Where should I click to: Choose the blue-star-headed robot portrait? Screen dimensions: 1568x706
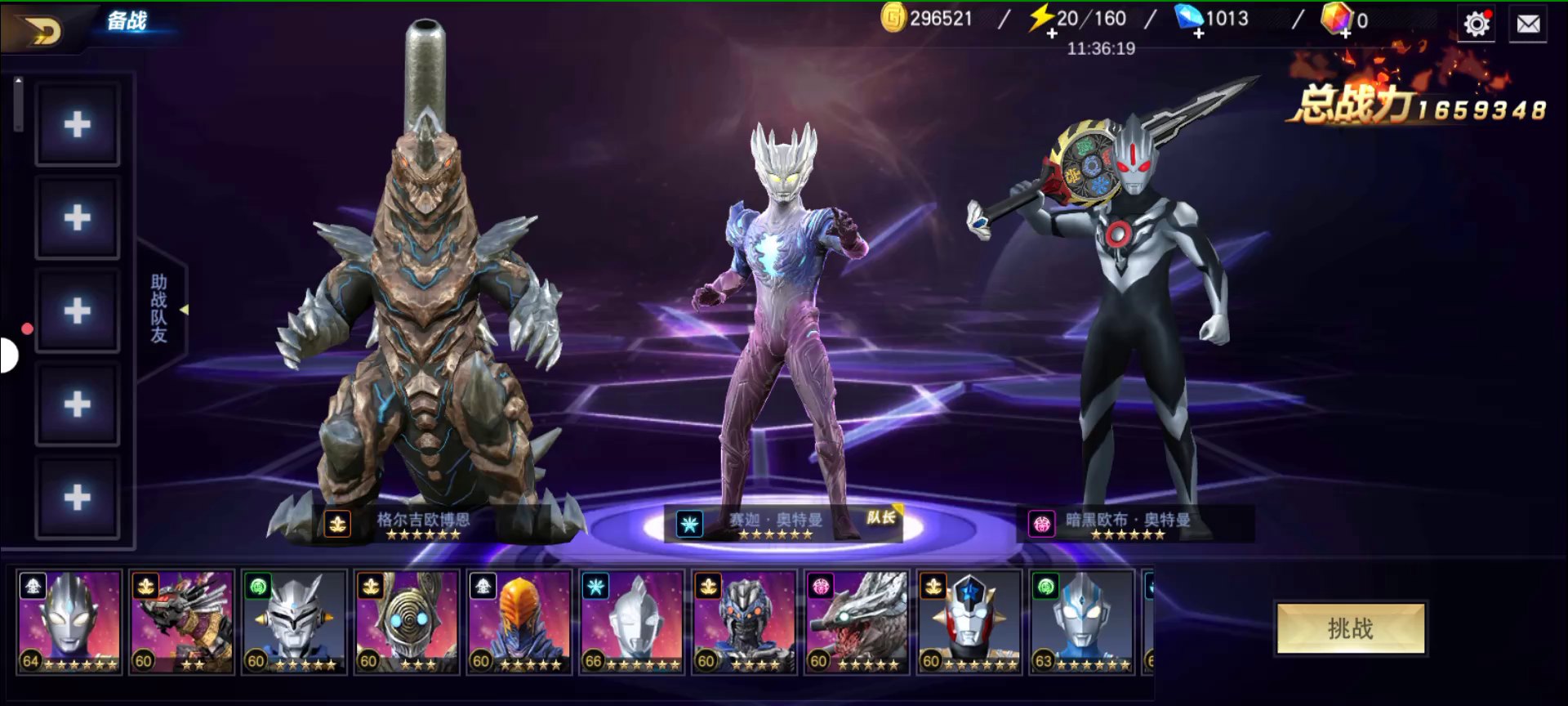pyautogui.click(x=969, y=622)
